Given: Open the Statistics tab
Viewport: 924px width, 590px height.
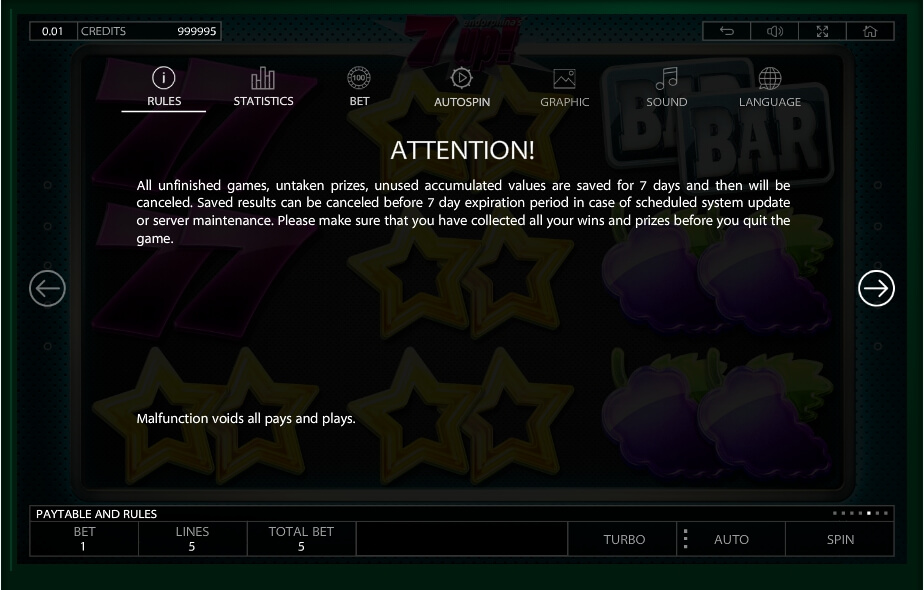Looking at the screenshot, I should point(263,87).
